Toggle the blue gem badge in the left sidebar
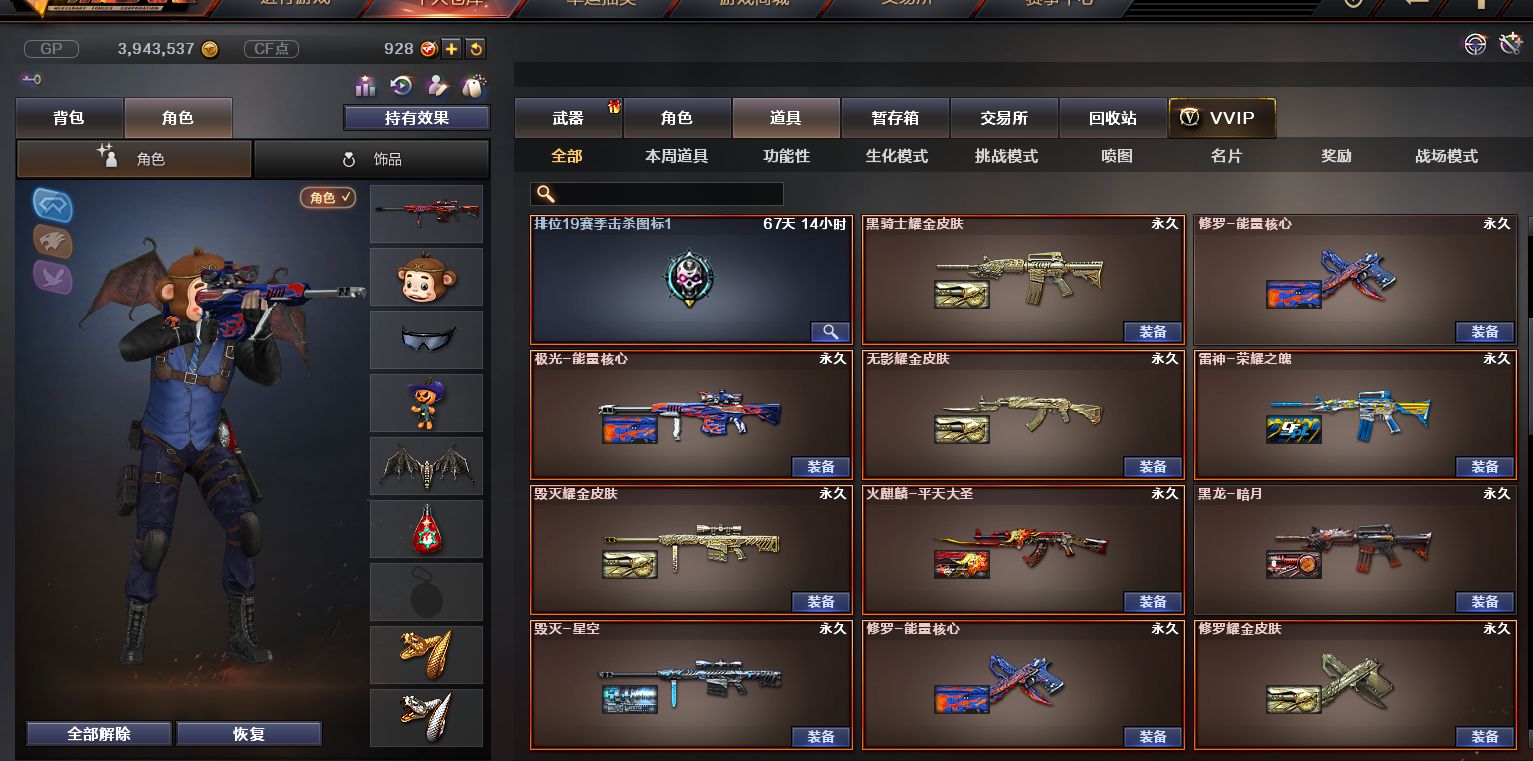 tap(51, 205)
